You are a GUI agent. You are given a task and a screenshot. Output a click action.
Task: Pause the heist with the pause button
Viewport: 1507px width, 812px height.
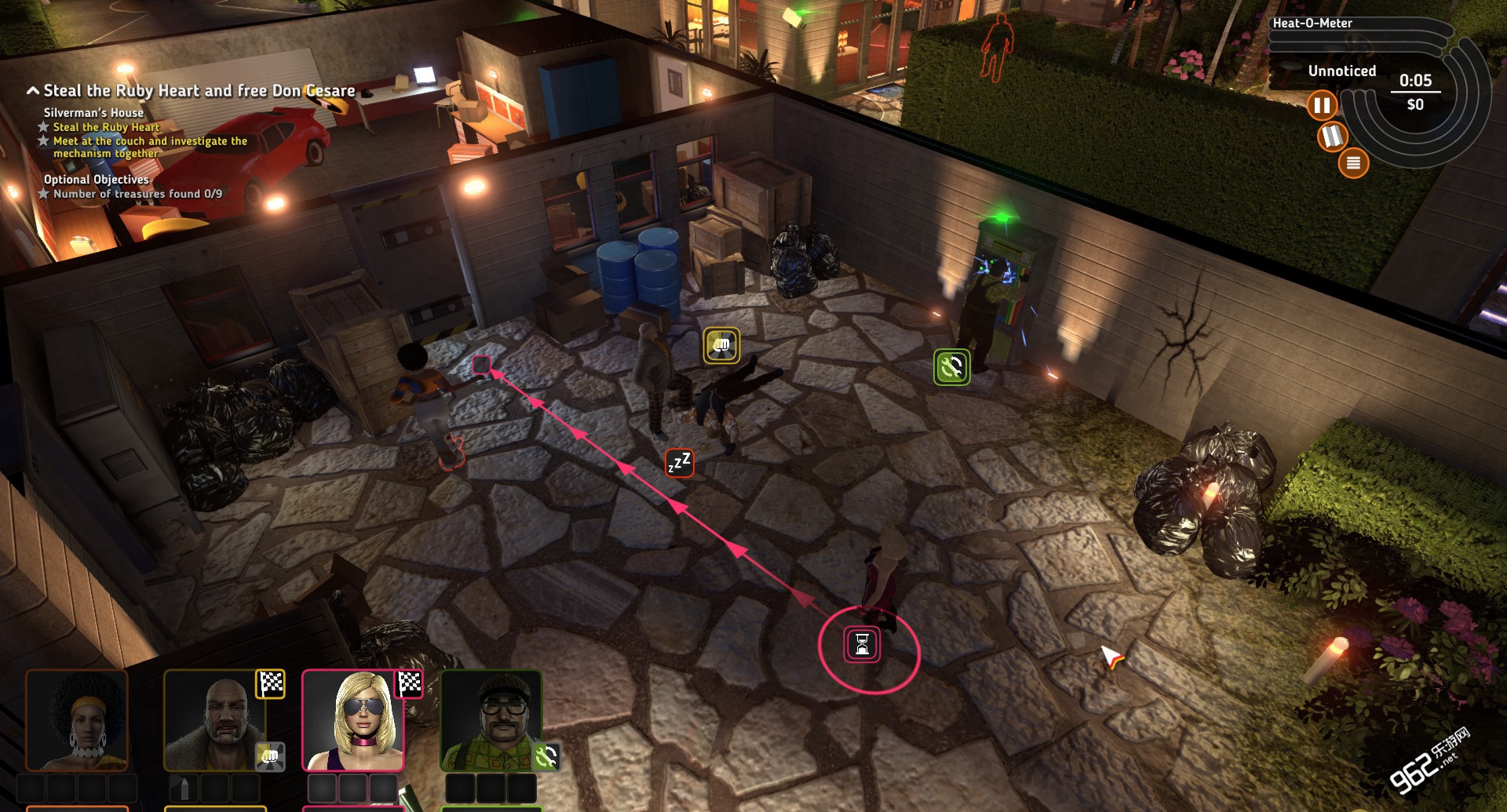(1322, 105)
